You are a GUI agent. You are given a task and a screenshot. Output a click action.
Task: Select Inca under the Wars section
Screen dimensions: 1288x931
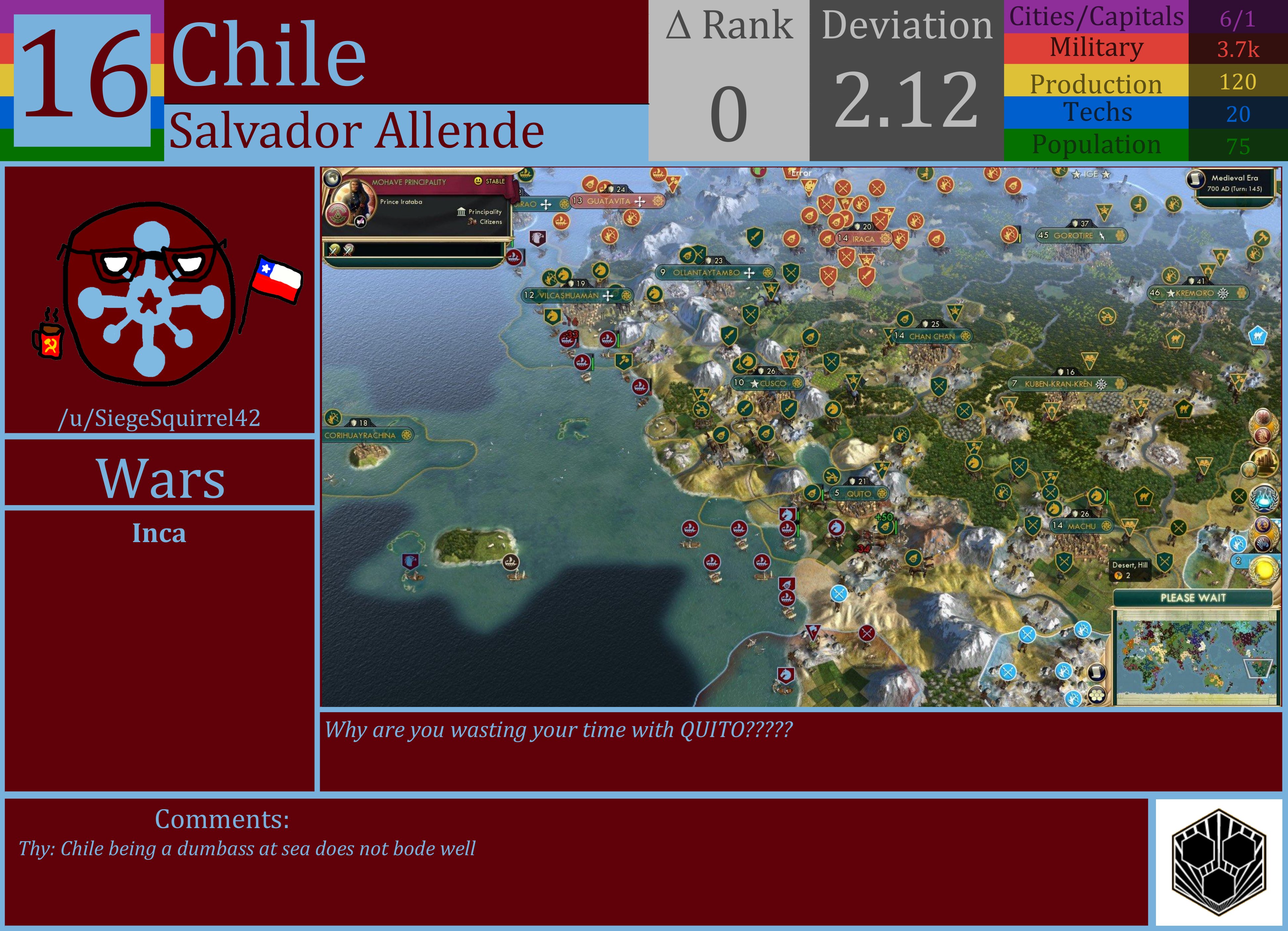(x=159, y=533)
